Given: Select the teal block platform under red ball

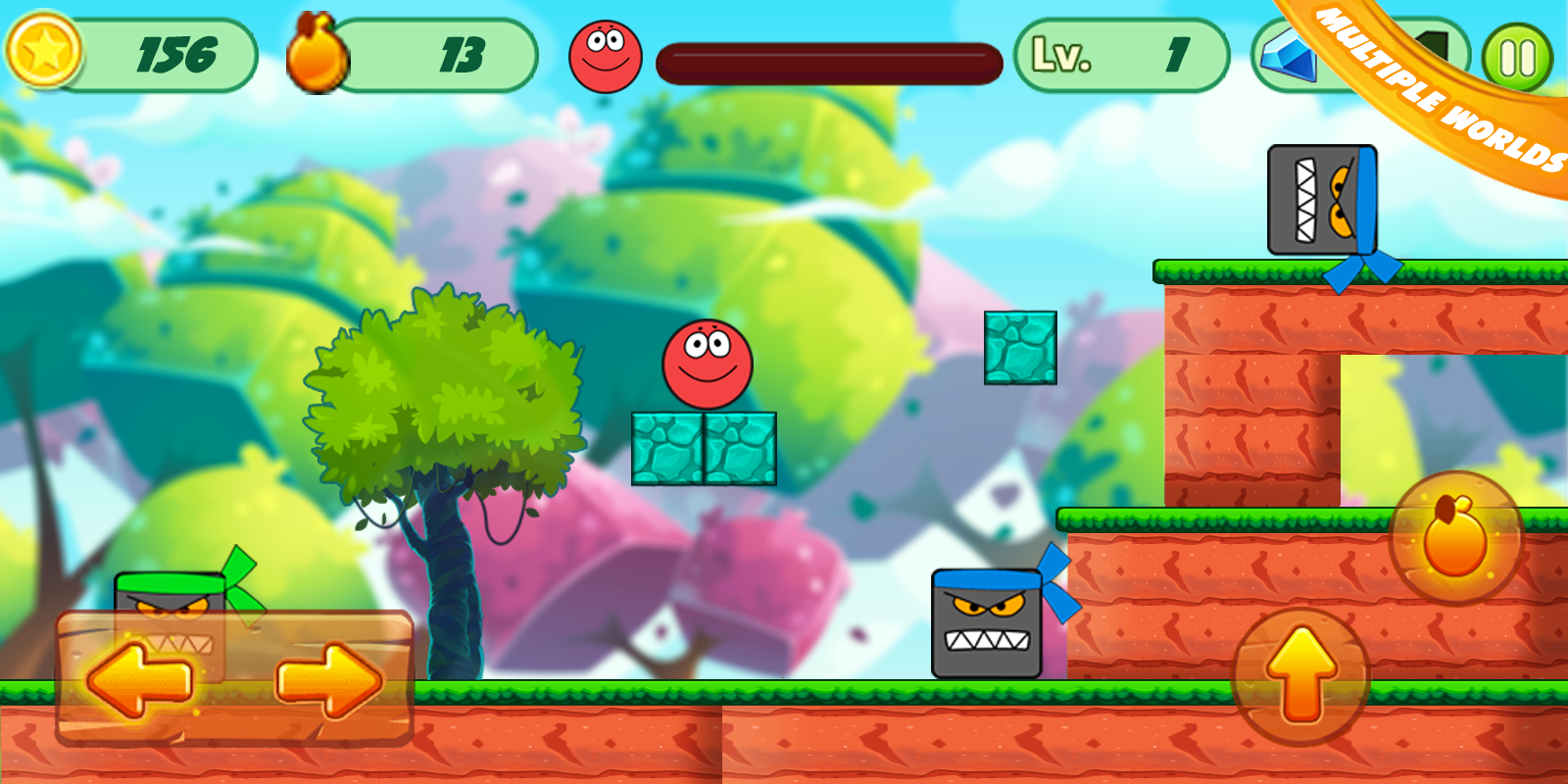Looking at the screenshot, I should (x=706, y=449).
